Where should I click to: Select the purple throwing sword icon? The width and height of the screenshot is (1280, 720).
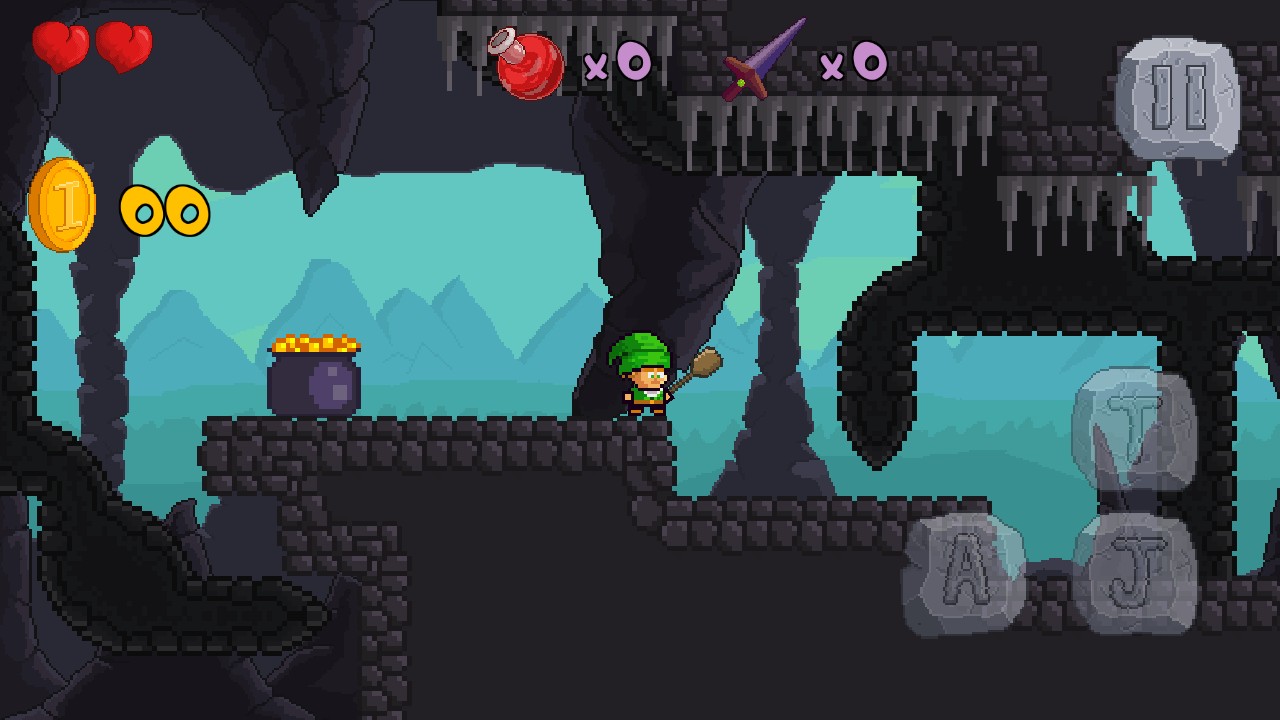coord(764,62)
